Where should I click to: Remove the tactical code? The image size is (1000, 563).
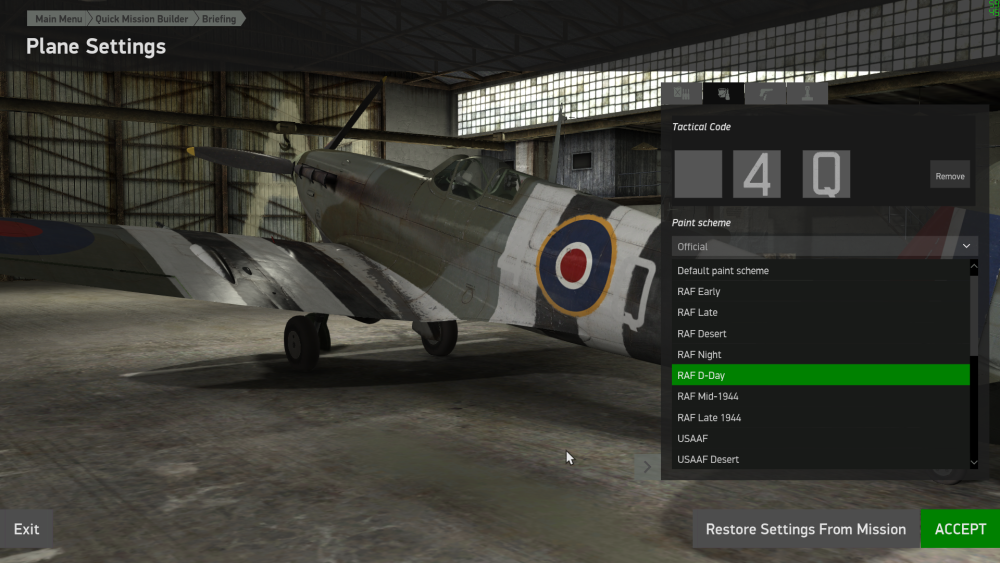[x=949, y=176]
